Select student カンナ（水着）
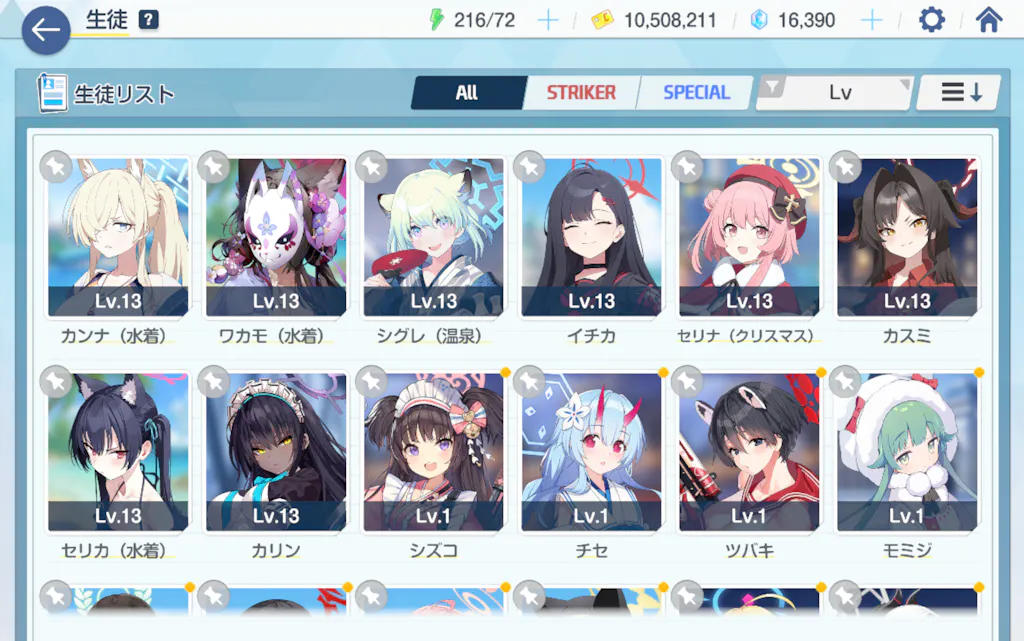 click(x=118, y=238)
